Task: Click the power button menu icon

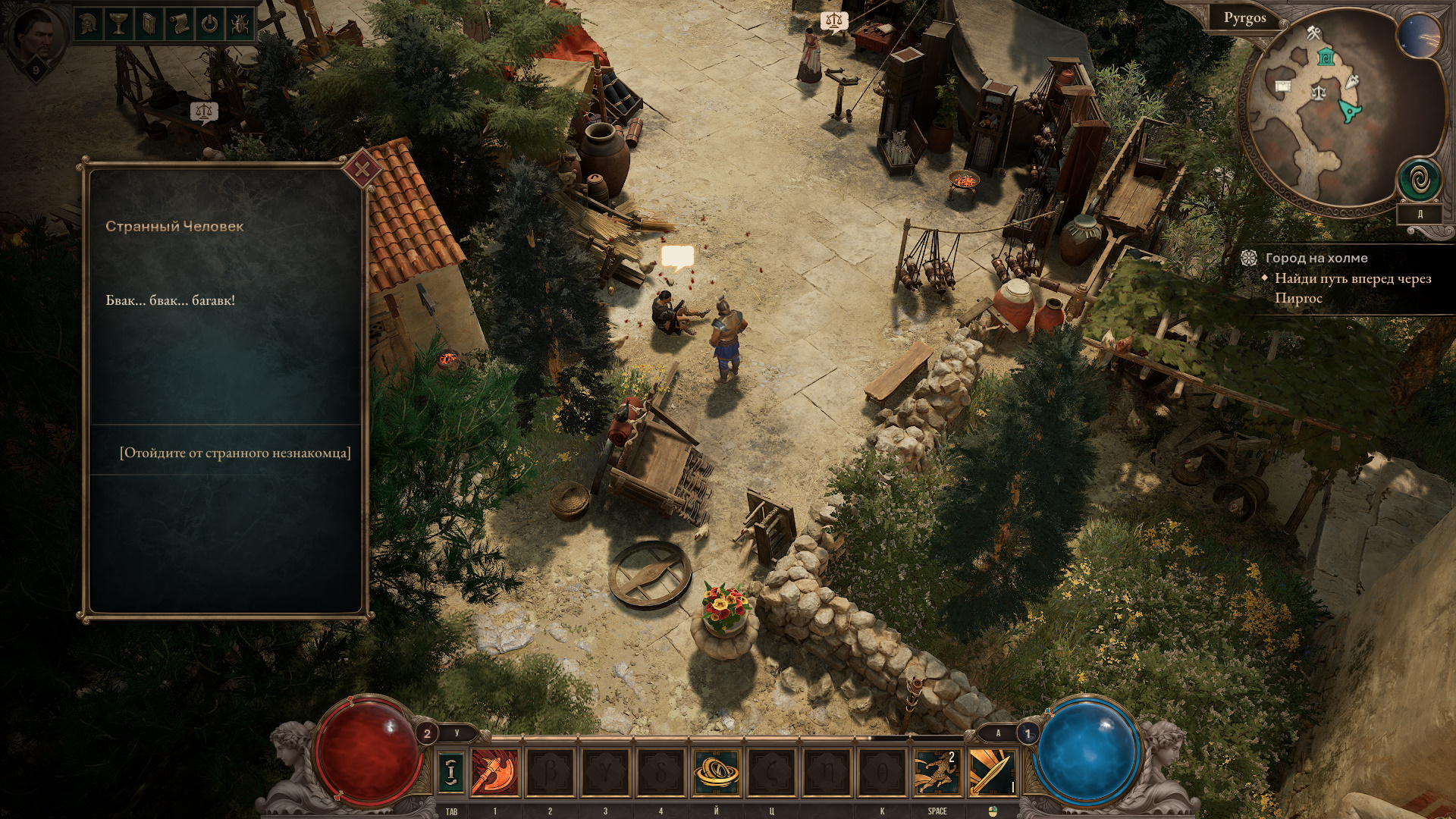Action: (x=209, y=24)
